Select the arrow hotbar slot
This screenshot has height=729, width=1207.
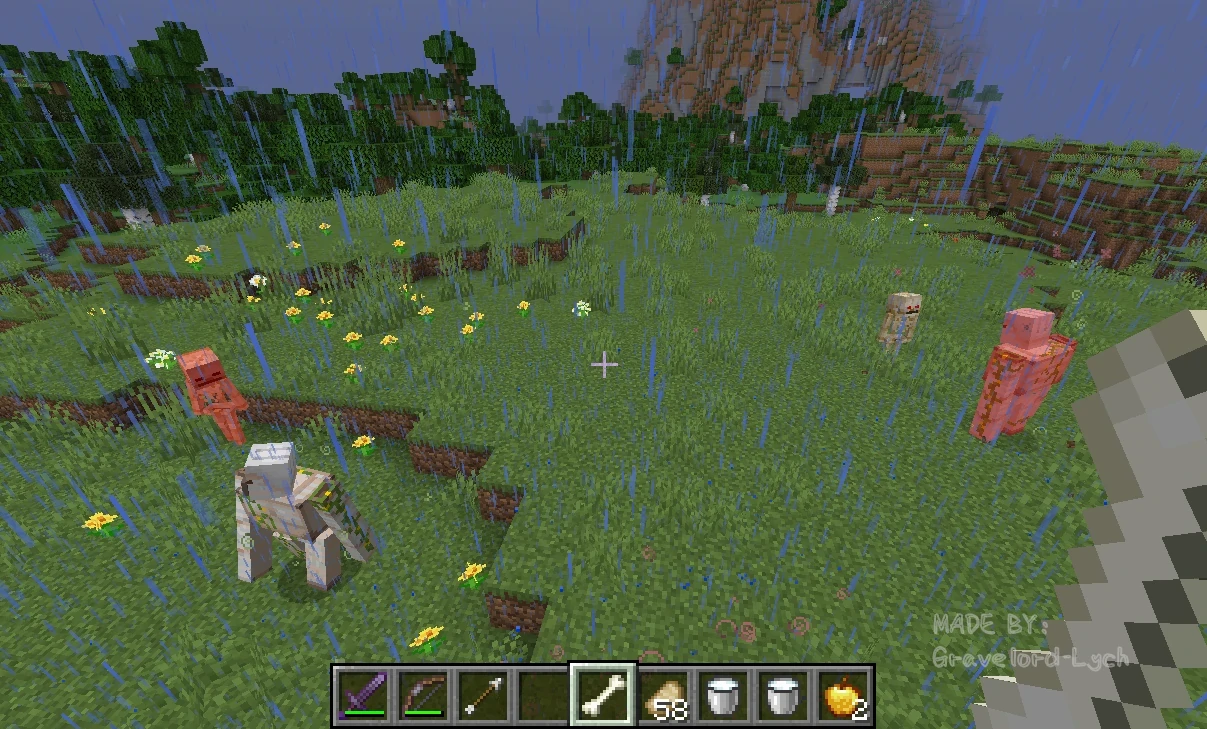(482, 694)
